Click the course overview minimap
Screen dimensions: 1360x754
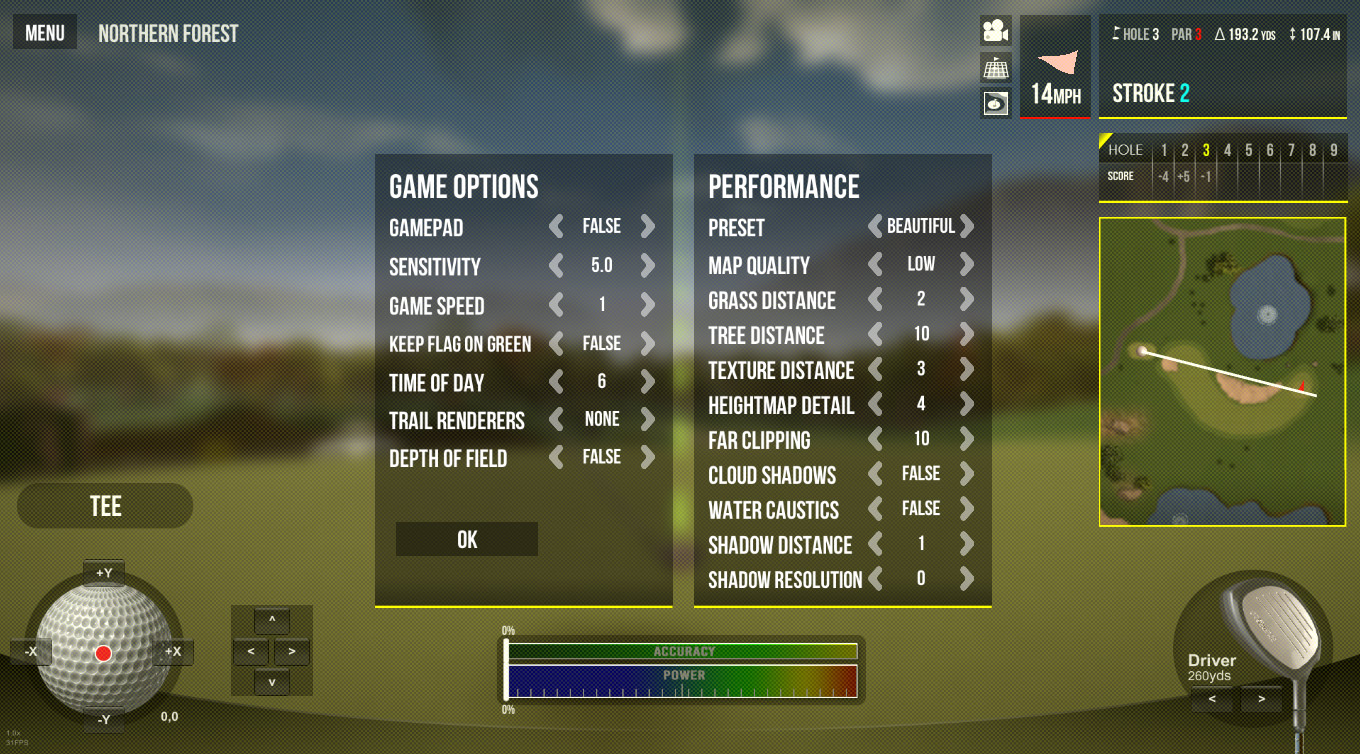tap(1222, 372)
